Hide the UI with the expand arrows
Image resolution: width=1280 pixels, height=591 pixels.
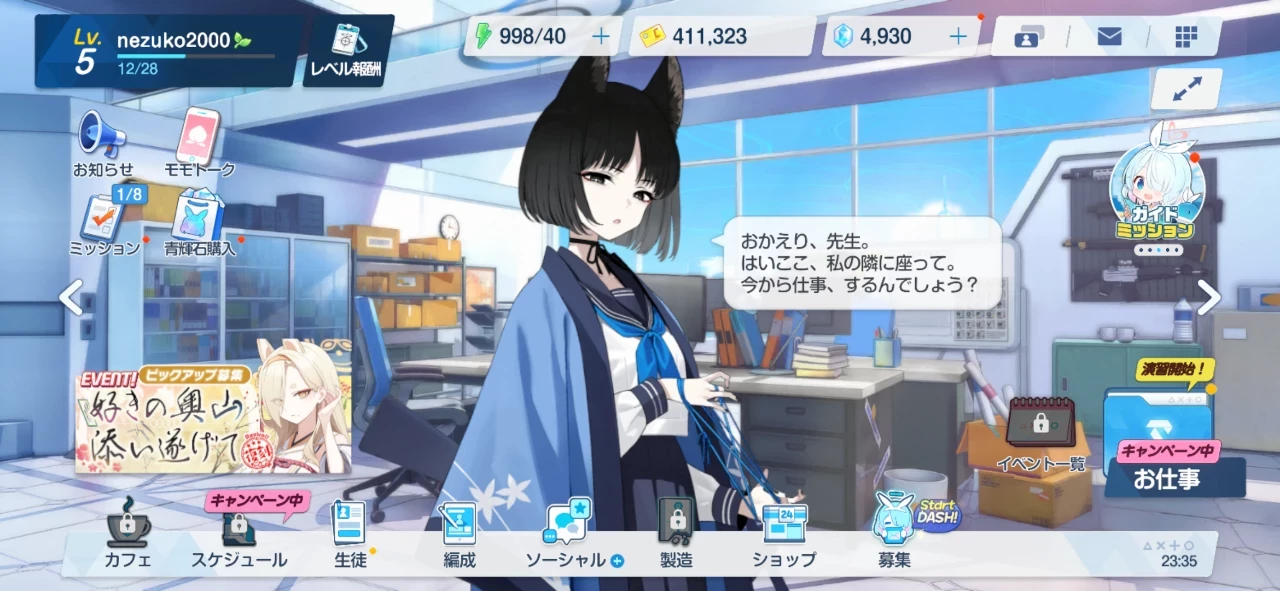click(x=1186, y=89)
